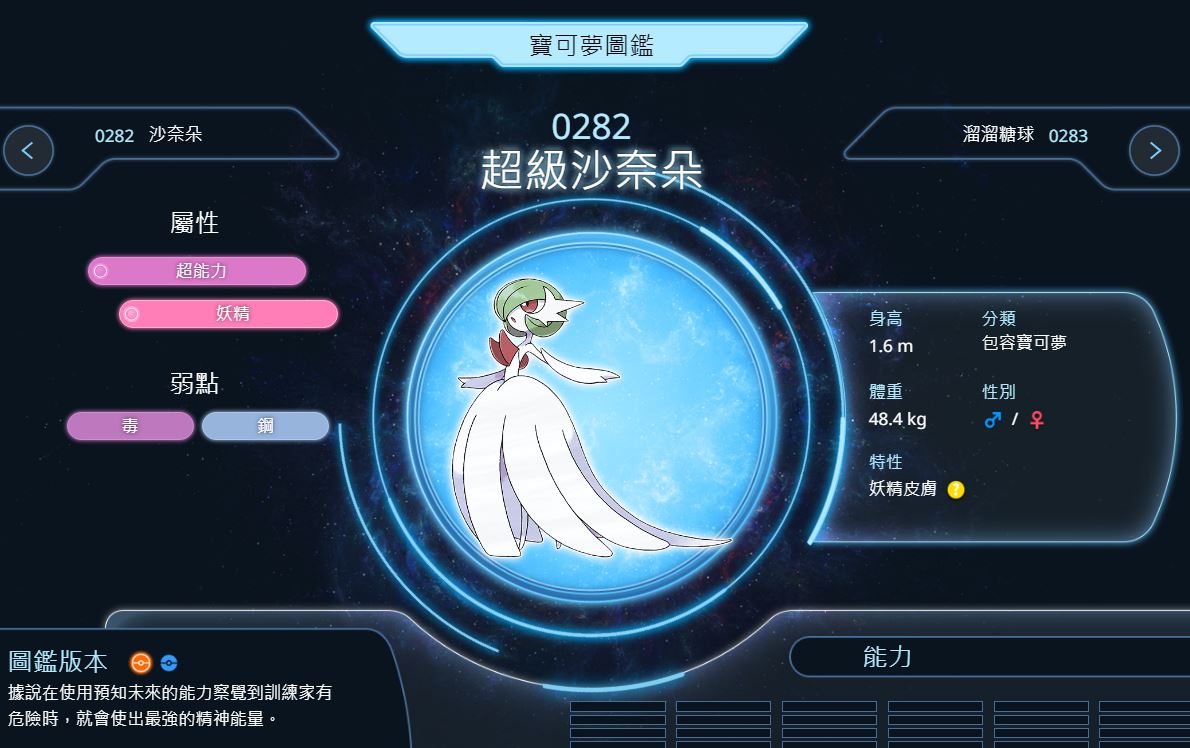The image size is (1190, 748).
Task: Open the 0282 沙奈朵 previous entry link
Action: (149, 135)
